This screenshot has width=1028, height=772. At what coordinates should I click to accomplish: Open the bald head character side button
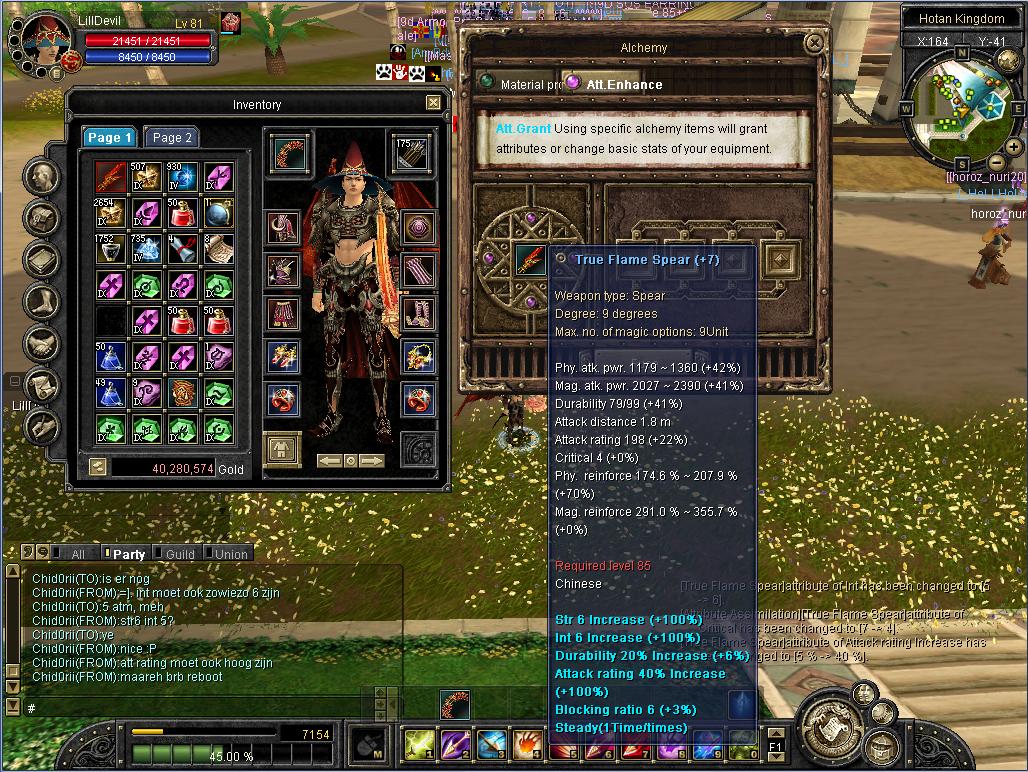point(42,178)
